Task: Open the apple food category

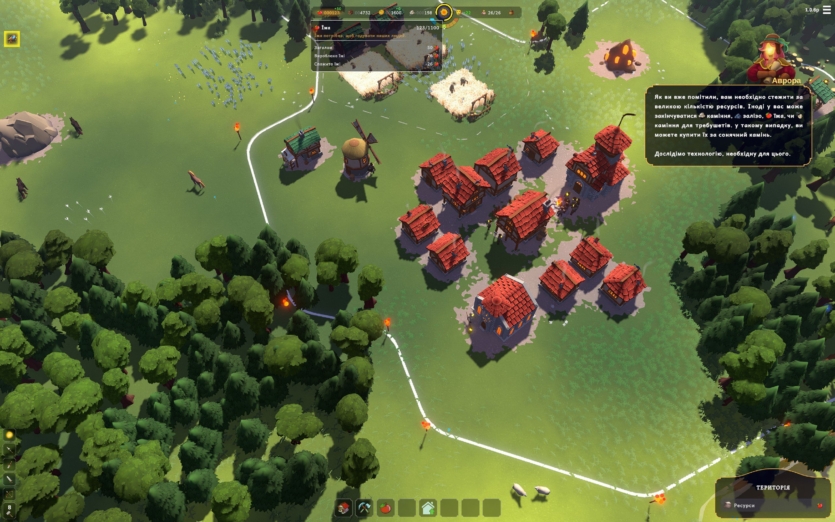Action: [385, 508]
